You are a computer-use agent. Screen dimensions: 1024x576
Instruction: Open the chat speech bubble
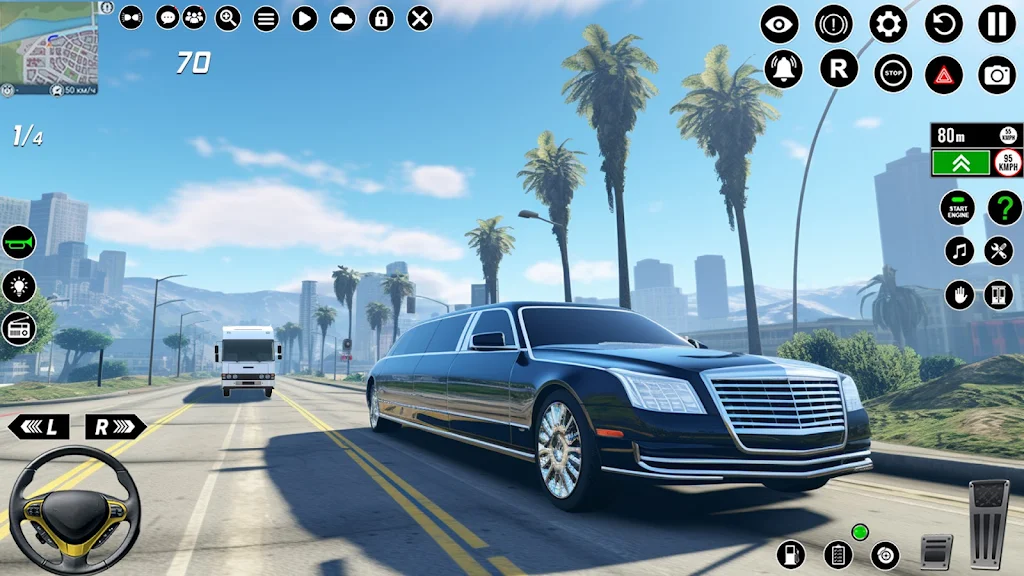(167, 17)
